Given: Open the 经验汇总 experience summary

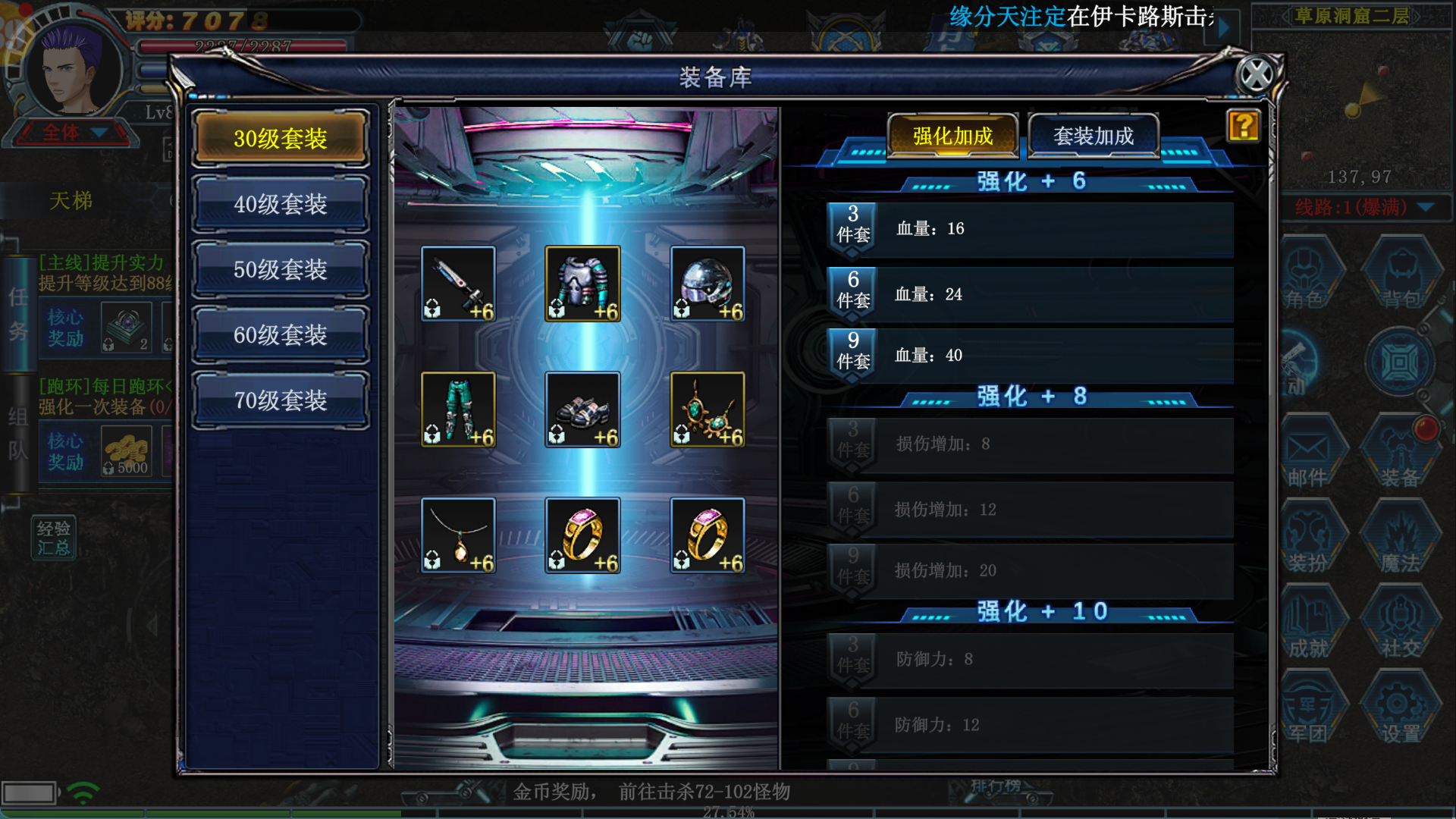Looking at the screenshot, I should click(53, 538).
